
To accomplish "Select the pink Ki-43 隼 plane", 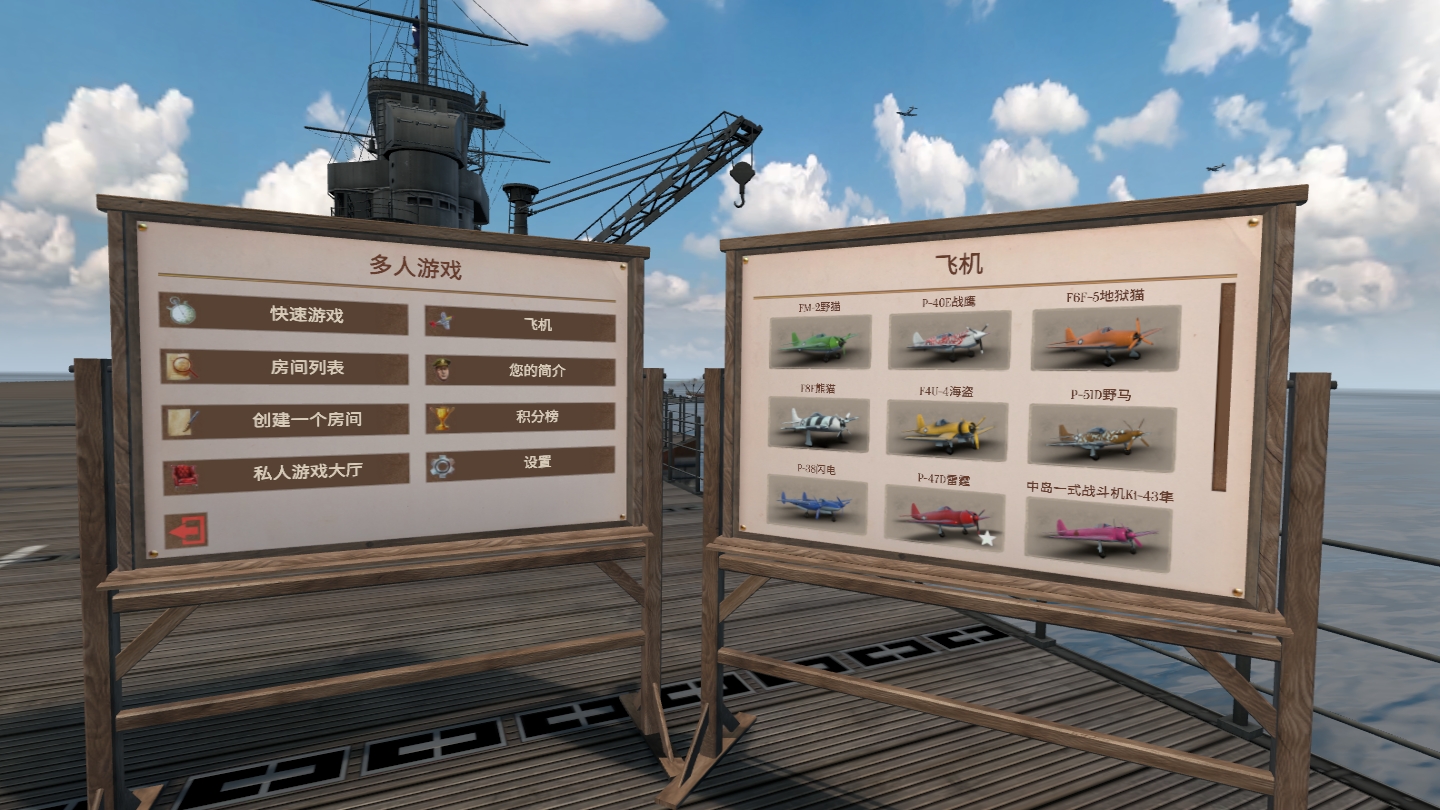I will tap(1098, 534).
